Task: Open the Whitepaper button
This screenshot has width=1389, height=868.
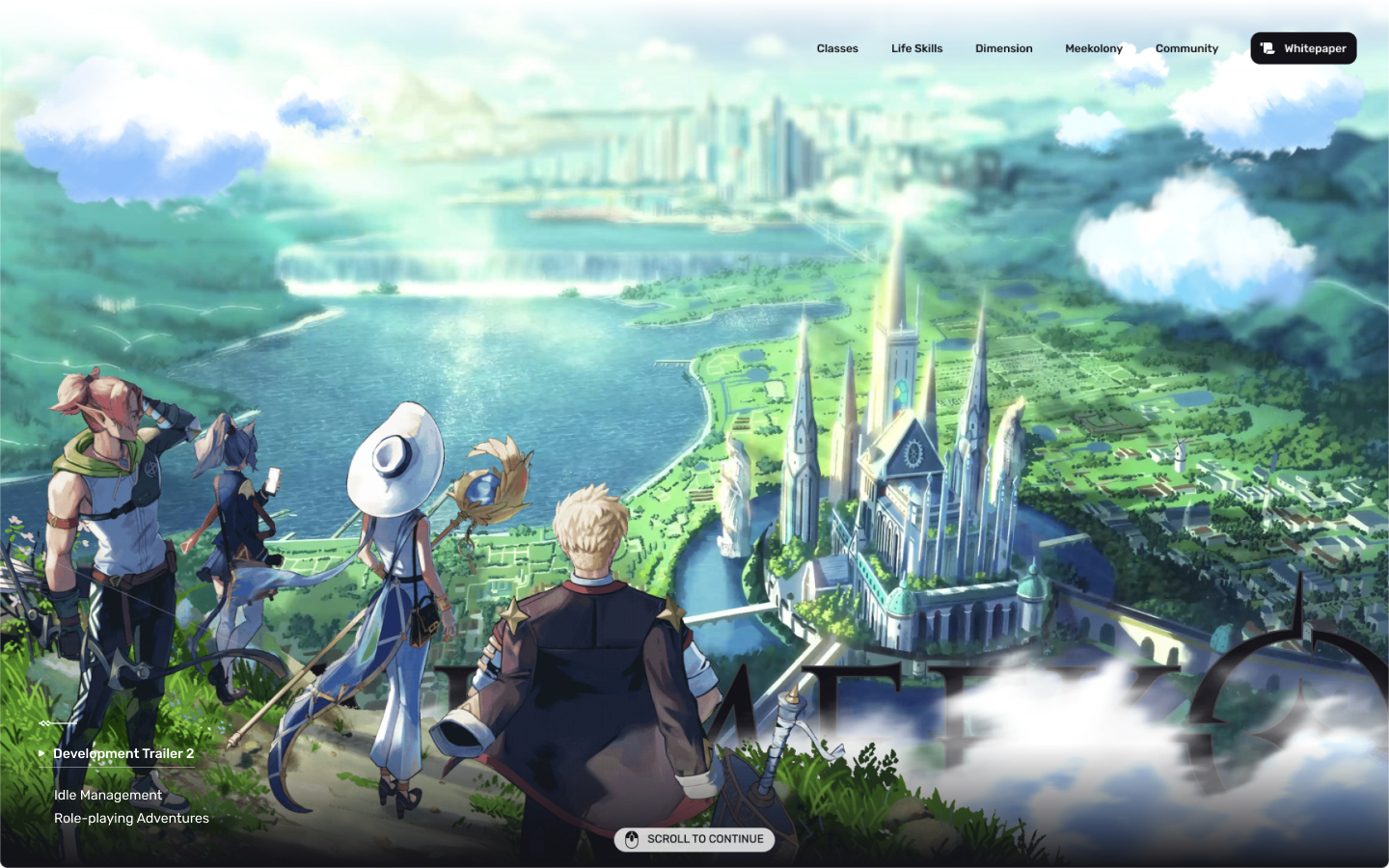Action: [x=1303, y=48]
